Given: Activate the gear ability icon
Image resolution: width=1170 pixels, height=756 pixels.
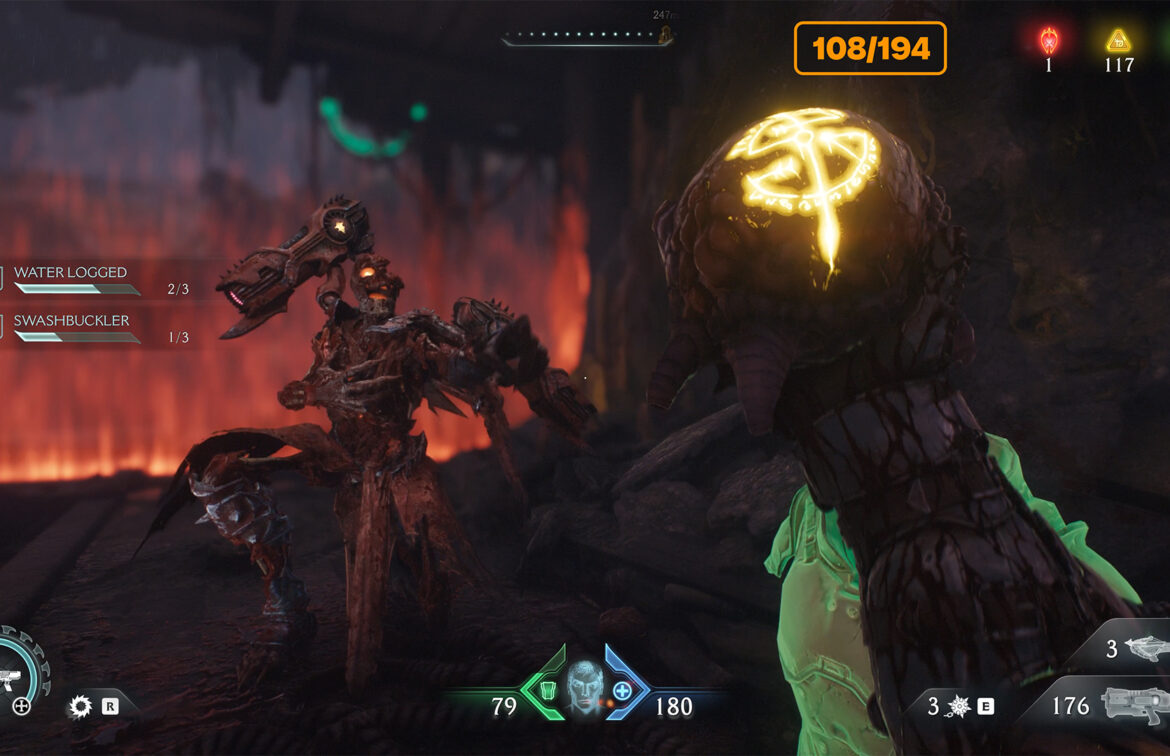Looking at the screenshot, I should [x=80, y=707].
